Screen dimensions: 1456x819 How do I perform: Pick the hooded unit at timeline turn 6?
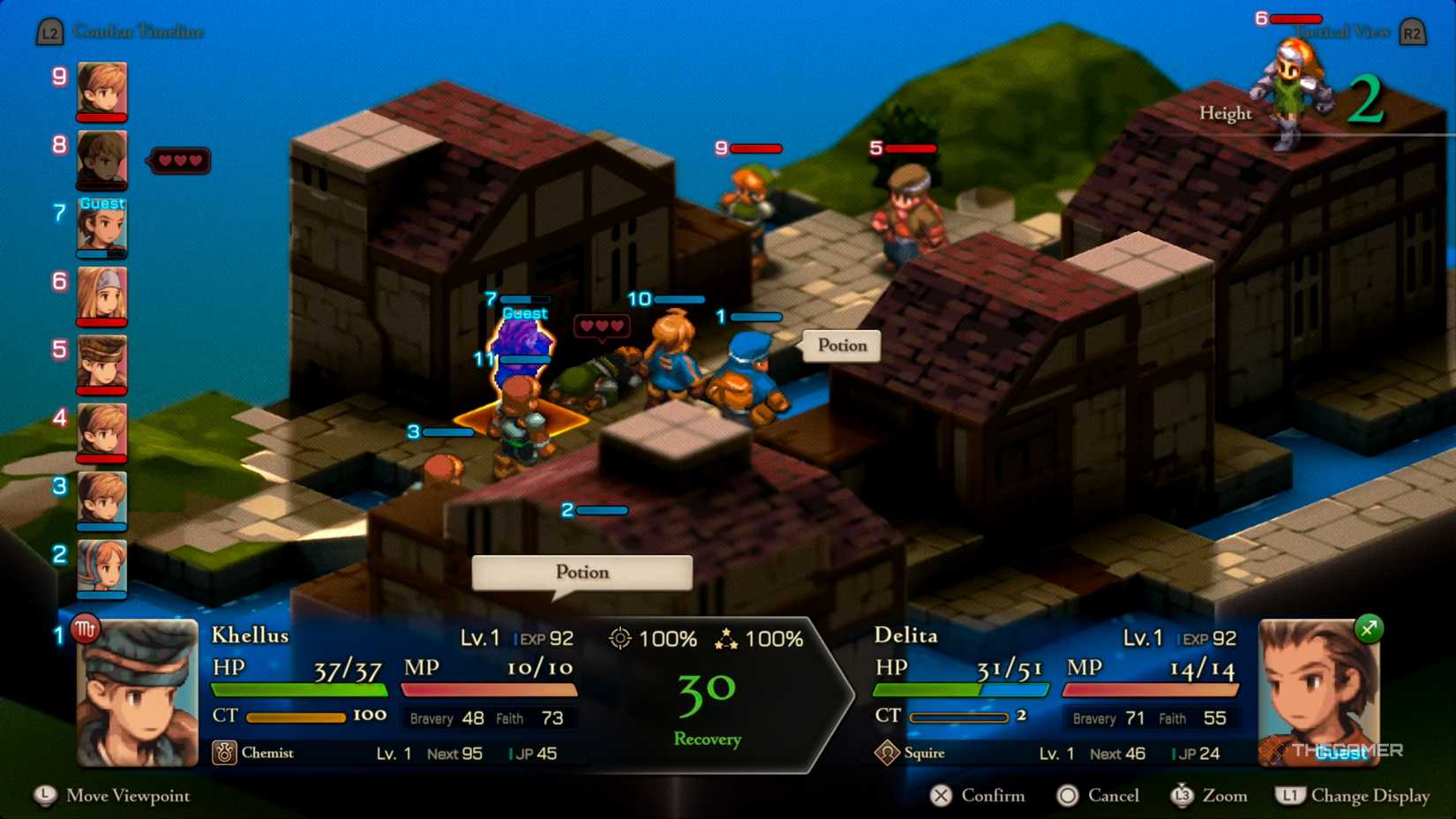click(101, 296)
